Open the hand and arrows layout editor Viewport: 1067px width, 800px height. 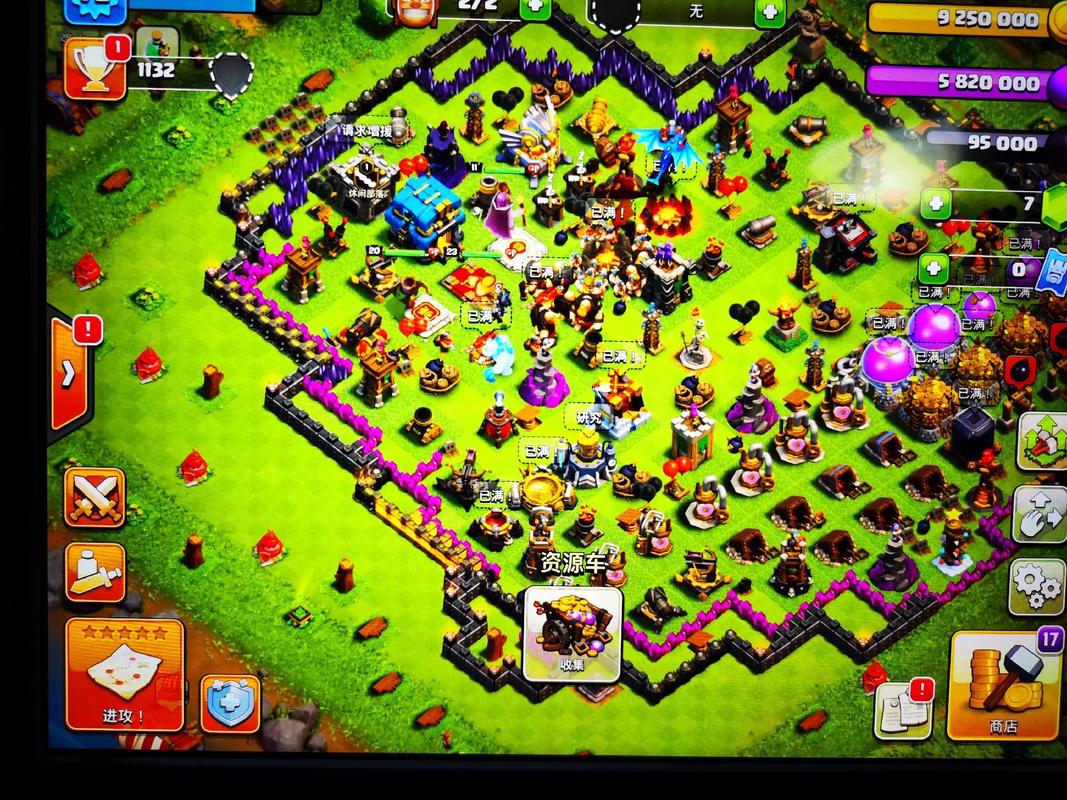click(1040, 513)
